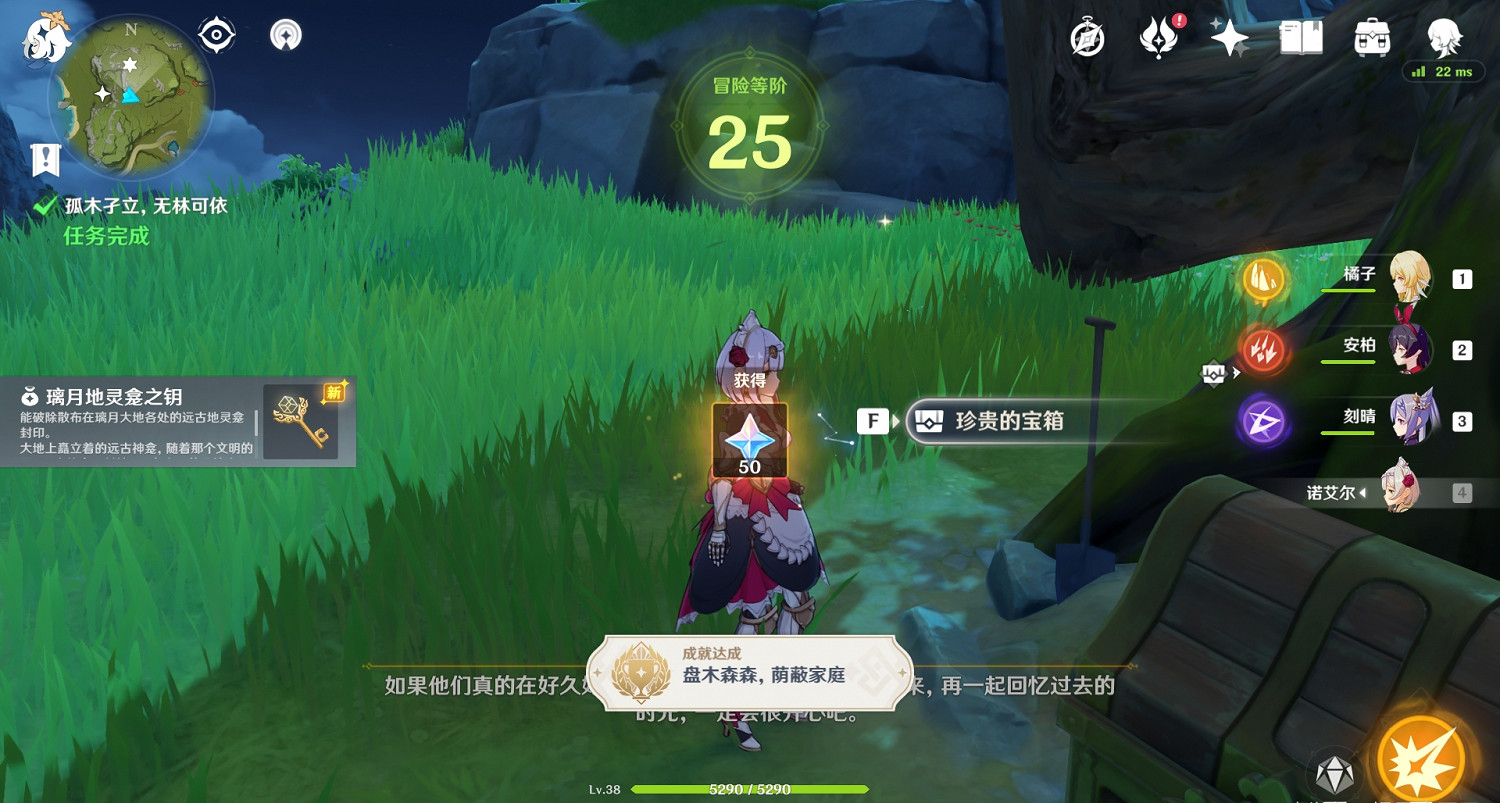Click 诺艾尔's HP bar showing 5290/5290
The height and width of the screenshot is (803, 1500).
click(x=750, y=789)
